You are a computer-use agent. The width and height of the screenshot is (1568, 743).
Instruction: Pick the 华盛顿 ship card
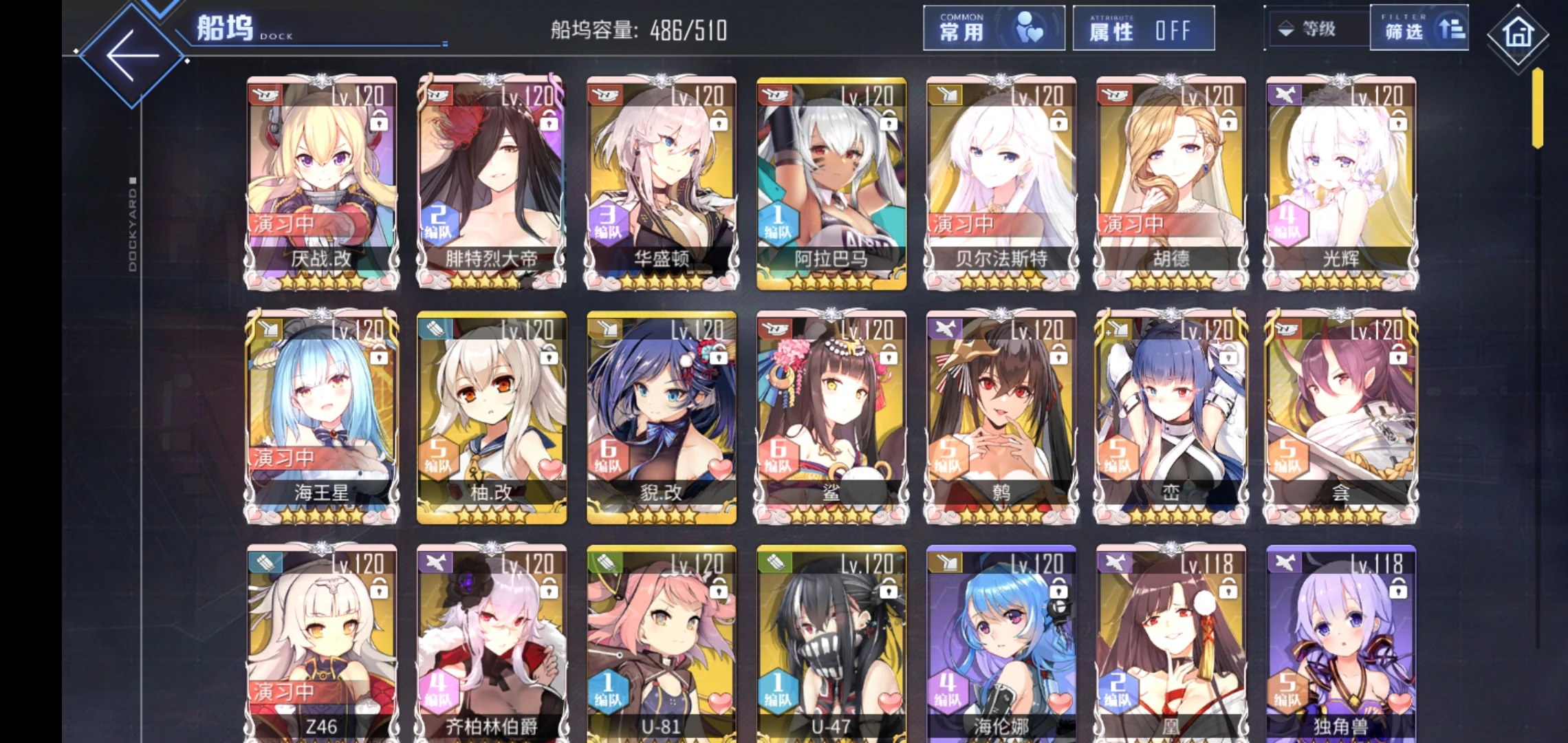(x=661, y=182)
